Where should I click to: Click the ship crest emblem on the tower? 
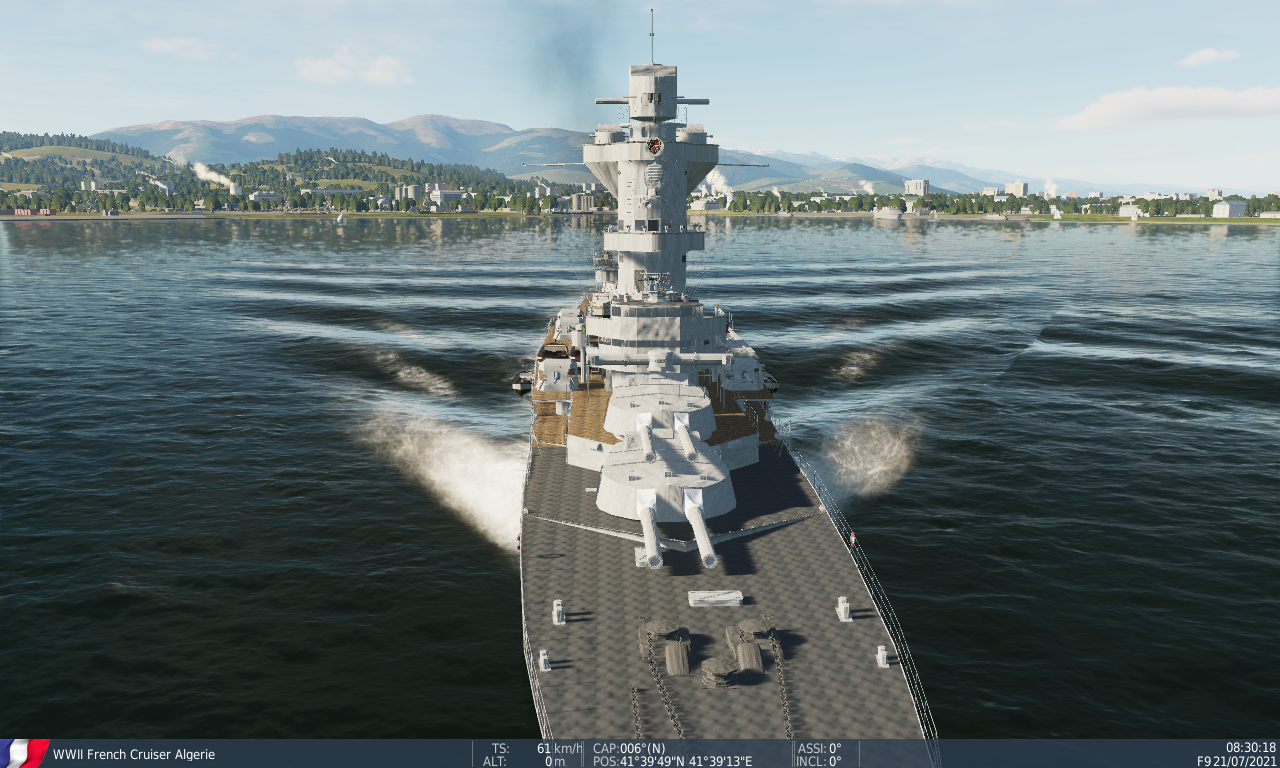pyautogui.click(x=655, y=148)
